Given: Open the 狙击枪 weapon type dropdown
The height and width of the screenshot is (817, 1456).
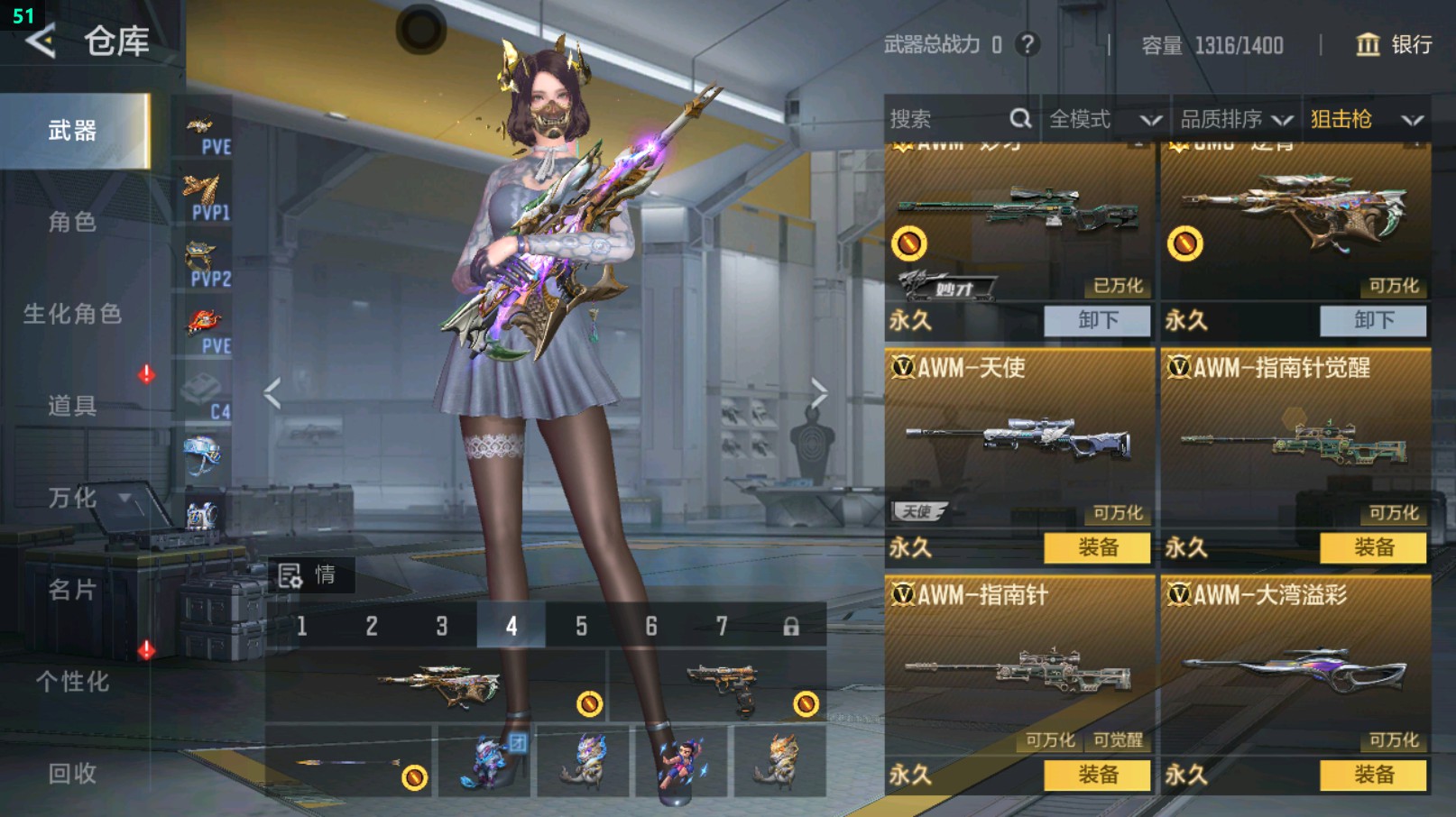Looking at the screenshot, I should point(1366,119).
